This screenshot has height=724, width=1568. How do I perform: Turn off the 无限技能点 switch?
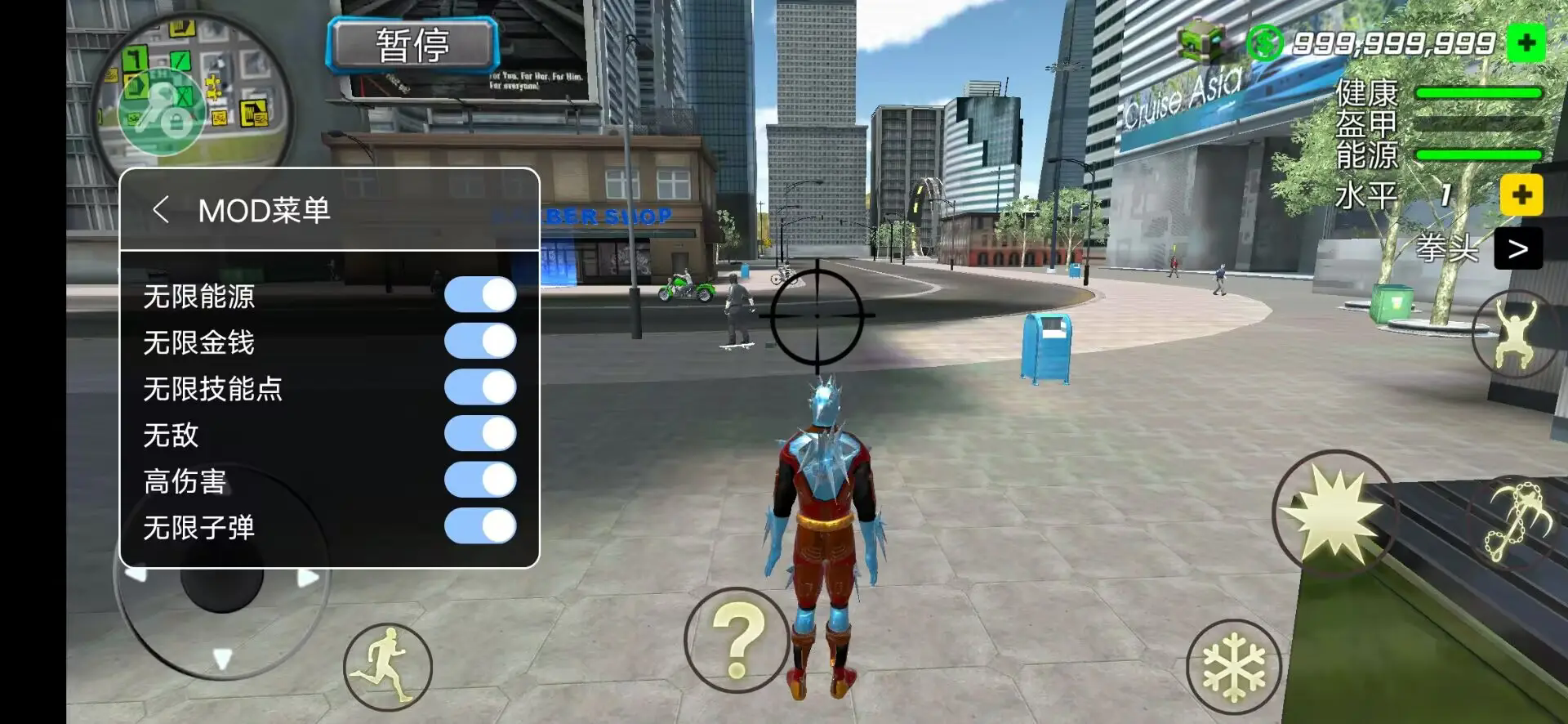pyautogui.click(x=480, y=387)
